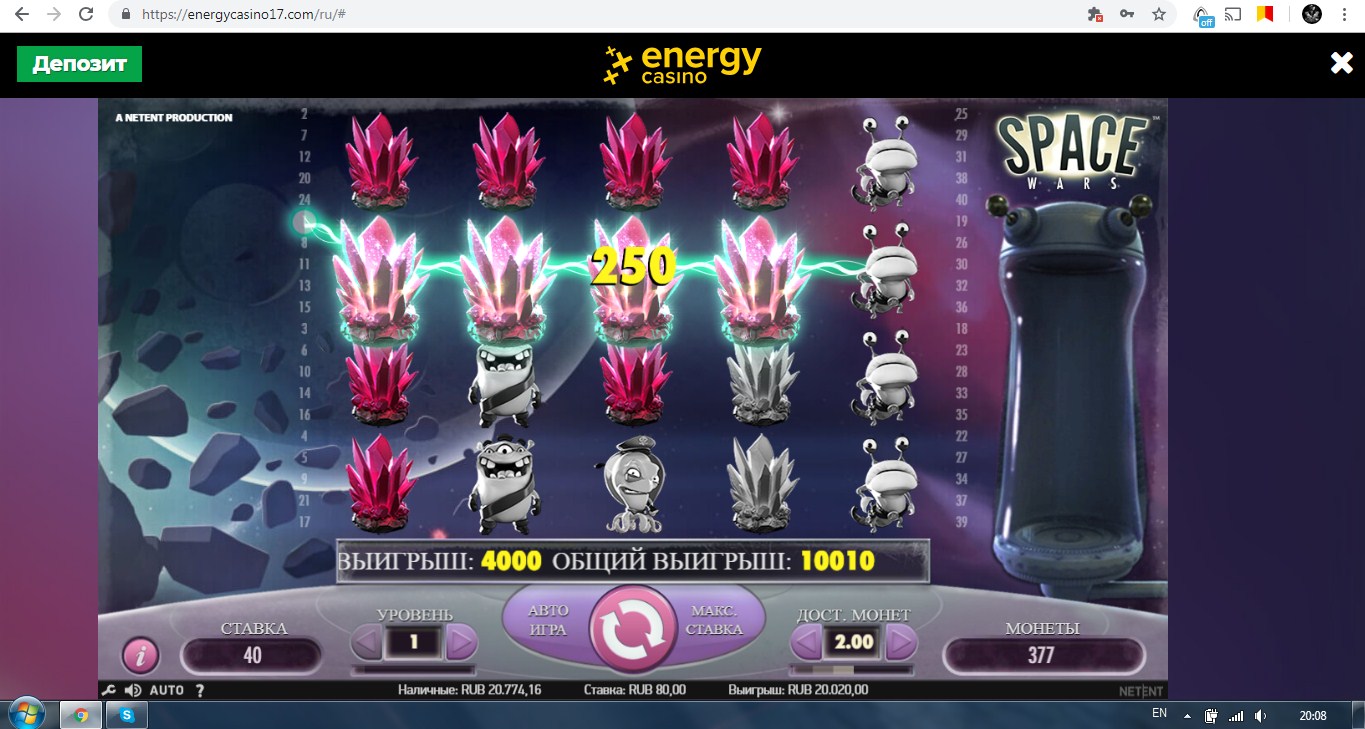1365x729 pixels.
Task: Spin the reels with the round pink button
Action: [x=632, y=629]
